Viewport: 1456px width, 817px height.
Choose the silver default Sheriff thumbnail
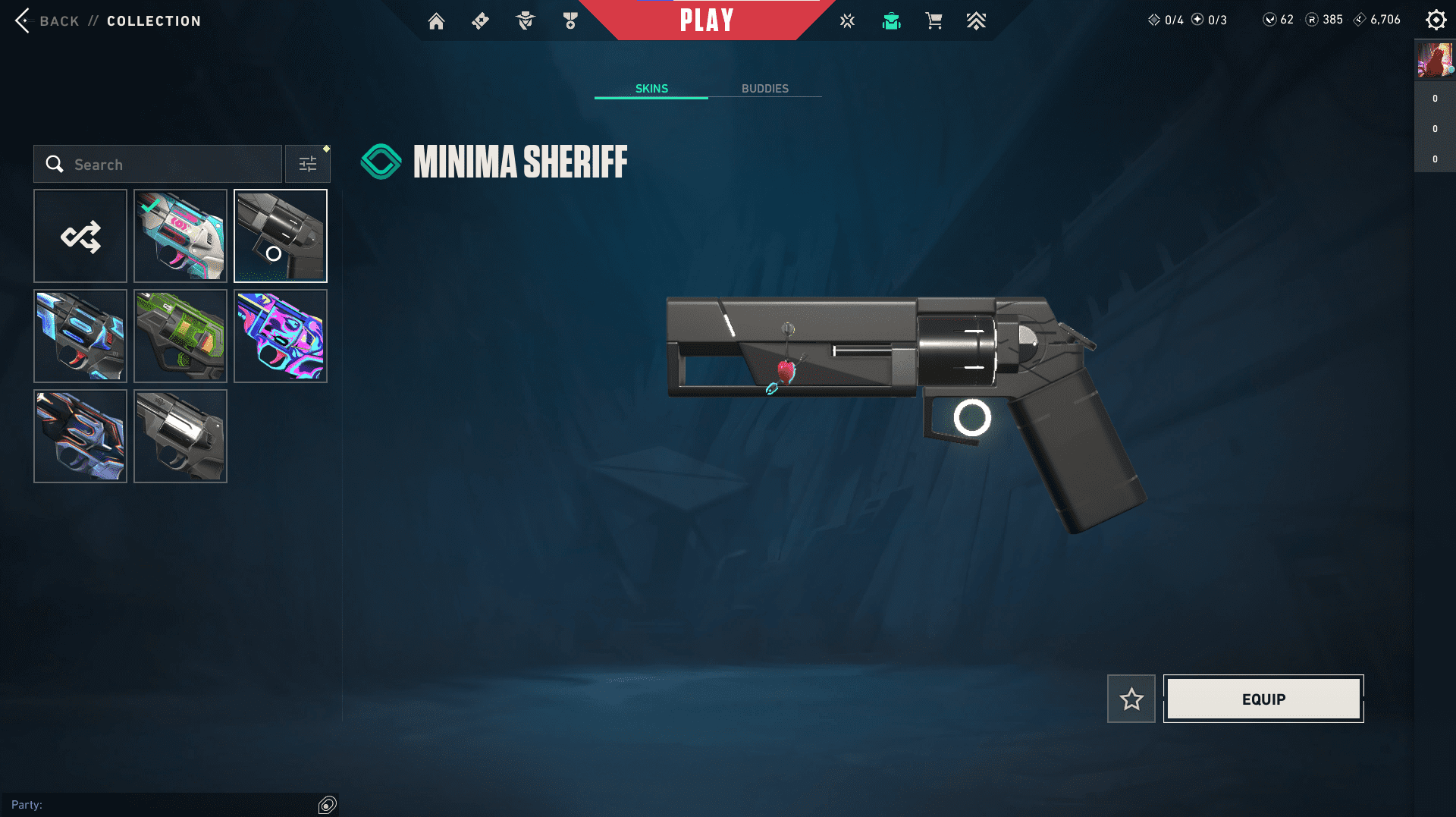pyautogui.click(x=180, y=436)
